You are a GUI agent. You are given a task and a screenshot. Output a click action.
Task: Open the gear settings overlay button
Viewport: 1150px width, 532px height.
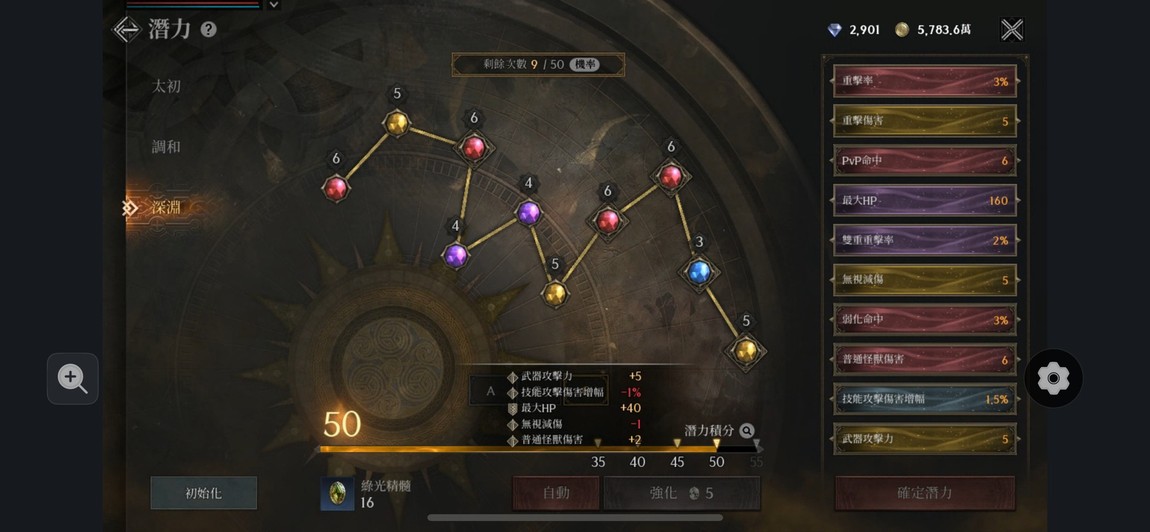tap(1053, 378)
